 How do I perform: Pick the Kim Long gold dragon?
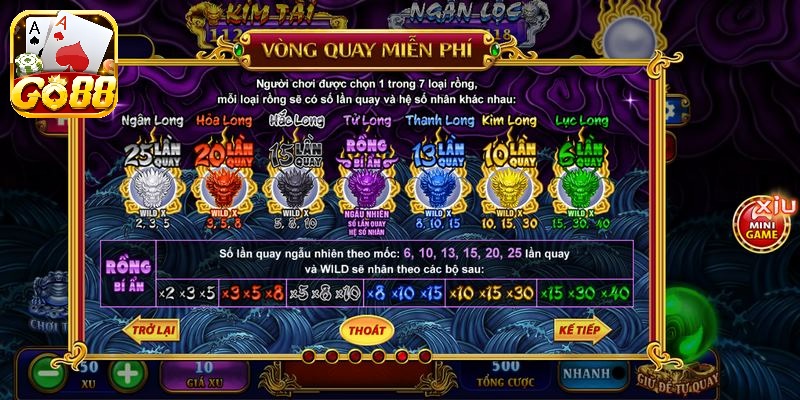(x=507, y=187)
